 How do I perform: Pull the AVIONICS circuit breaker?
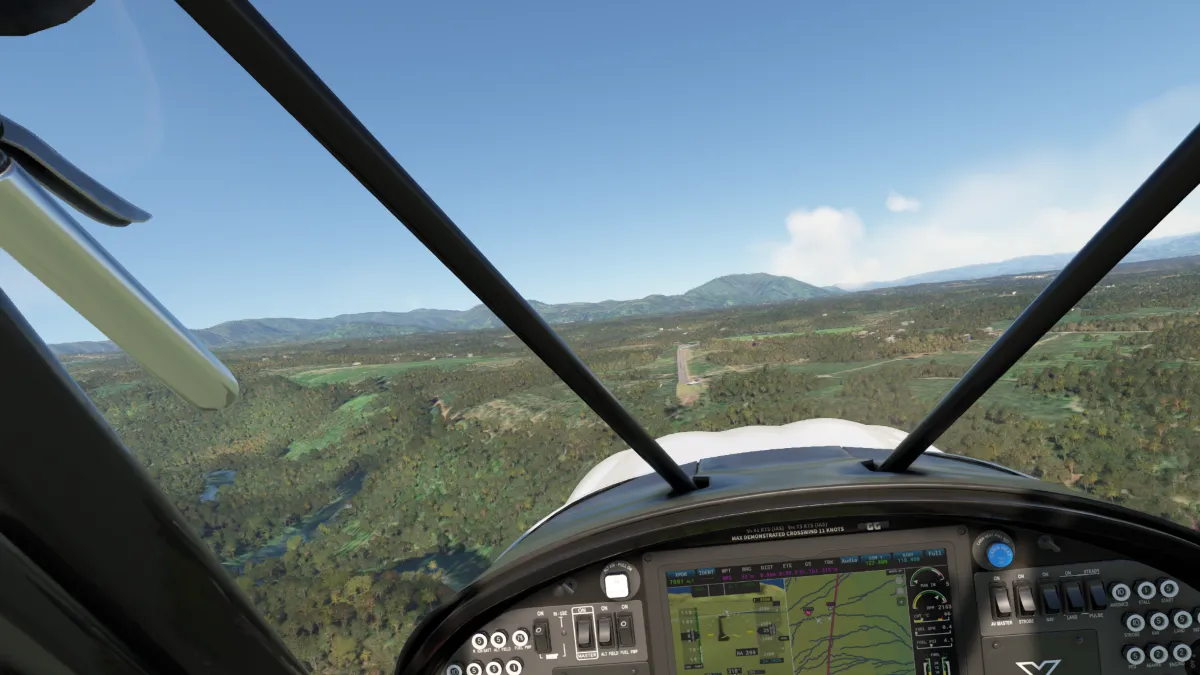(x=1121, y=592)
